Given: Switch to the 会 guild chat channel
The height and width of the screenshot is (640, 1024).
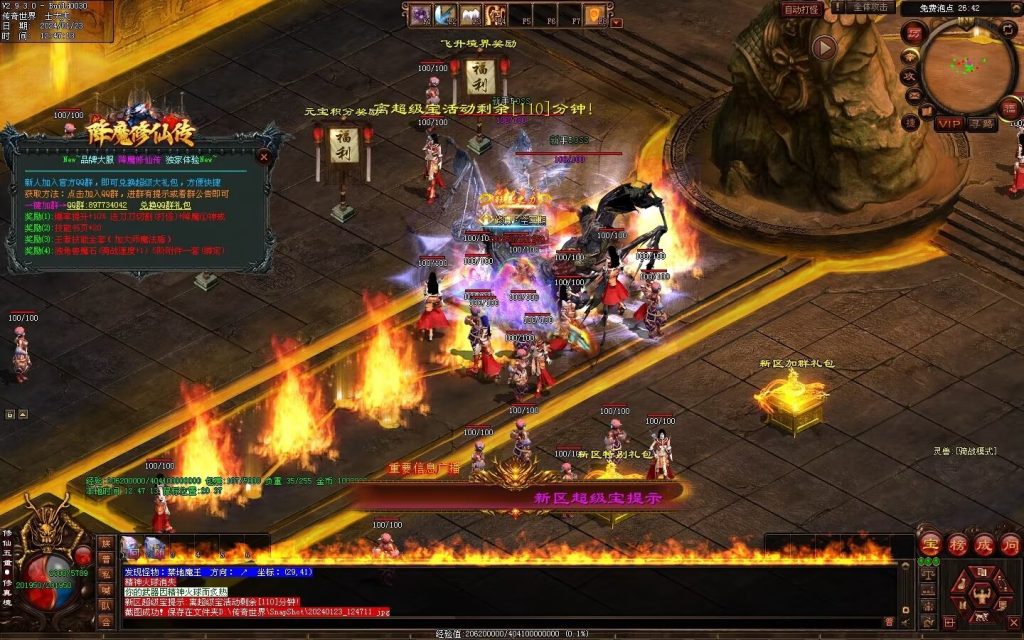Looking at the screenshot, I should 106,621.
